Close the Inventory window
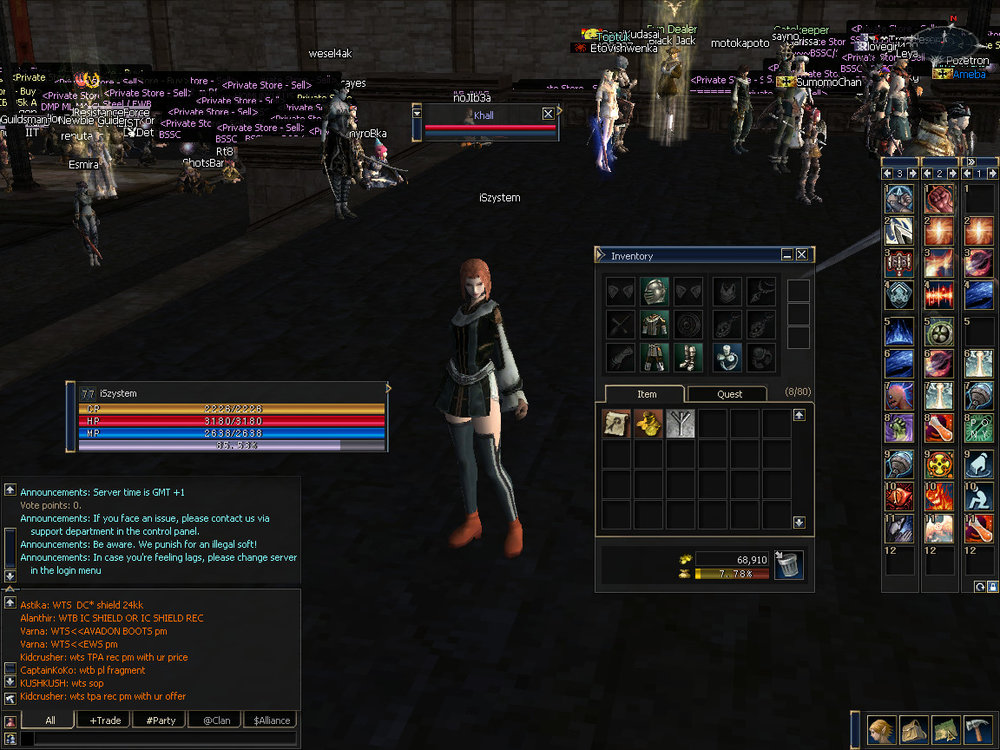Screen dimensions: 1000x750 [x=801, y=255]
